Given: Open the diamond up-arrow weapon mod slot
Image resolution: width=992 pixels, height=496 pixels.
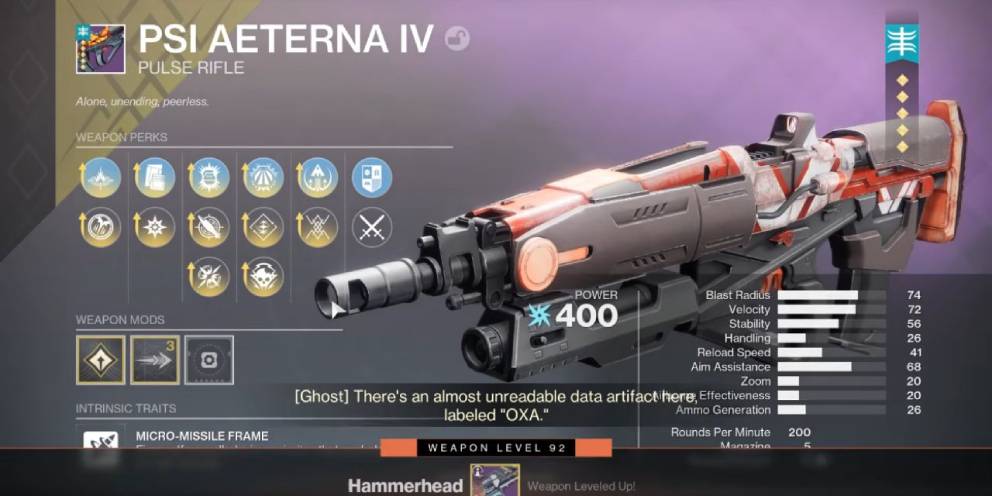Looking at the screenshot, I should (101, 360).
